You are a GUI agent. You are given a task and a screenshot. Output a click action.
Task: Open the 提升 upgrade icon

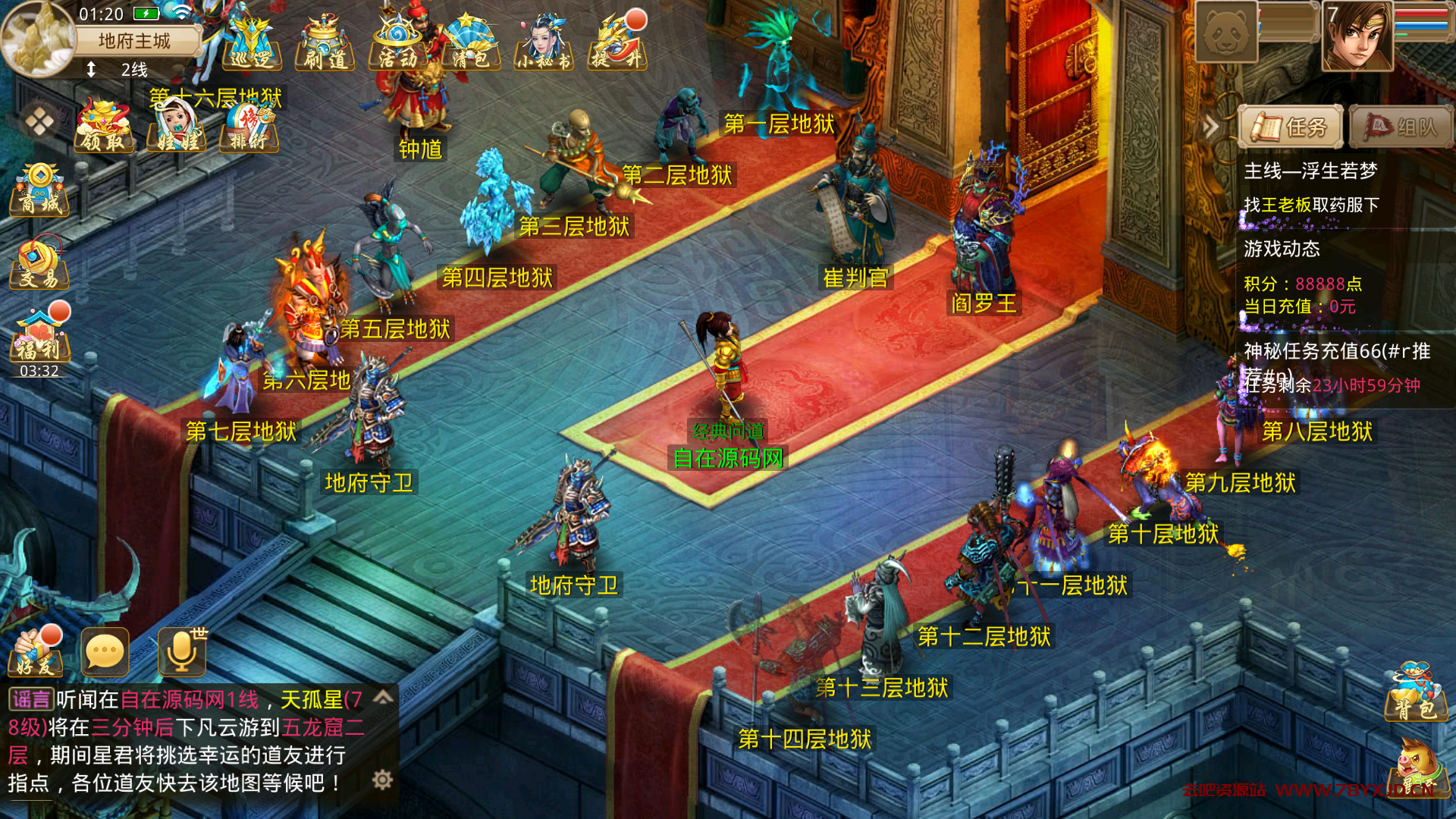(x=617, y=44)
